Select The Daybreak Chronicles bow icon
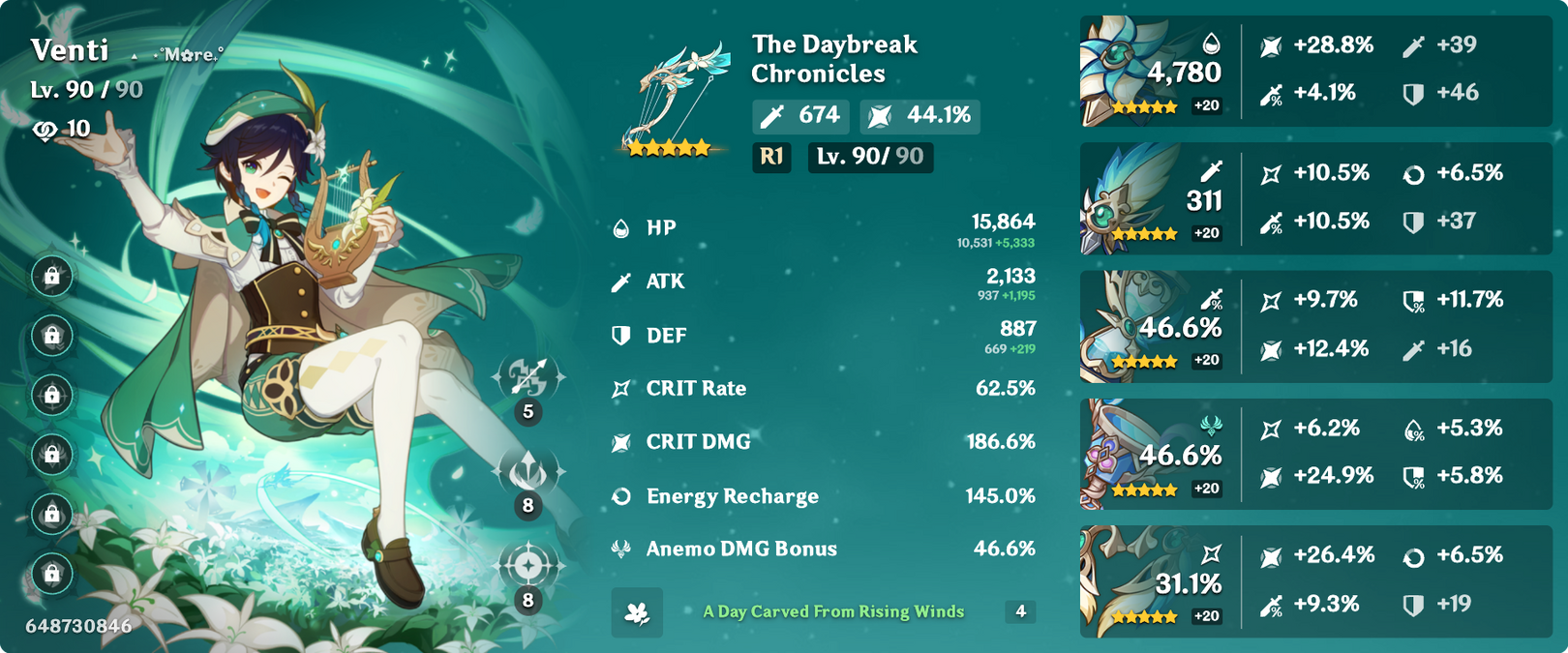The width and height of the screenshot is (1568, 653). click(674, 97)
